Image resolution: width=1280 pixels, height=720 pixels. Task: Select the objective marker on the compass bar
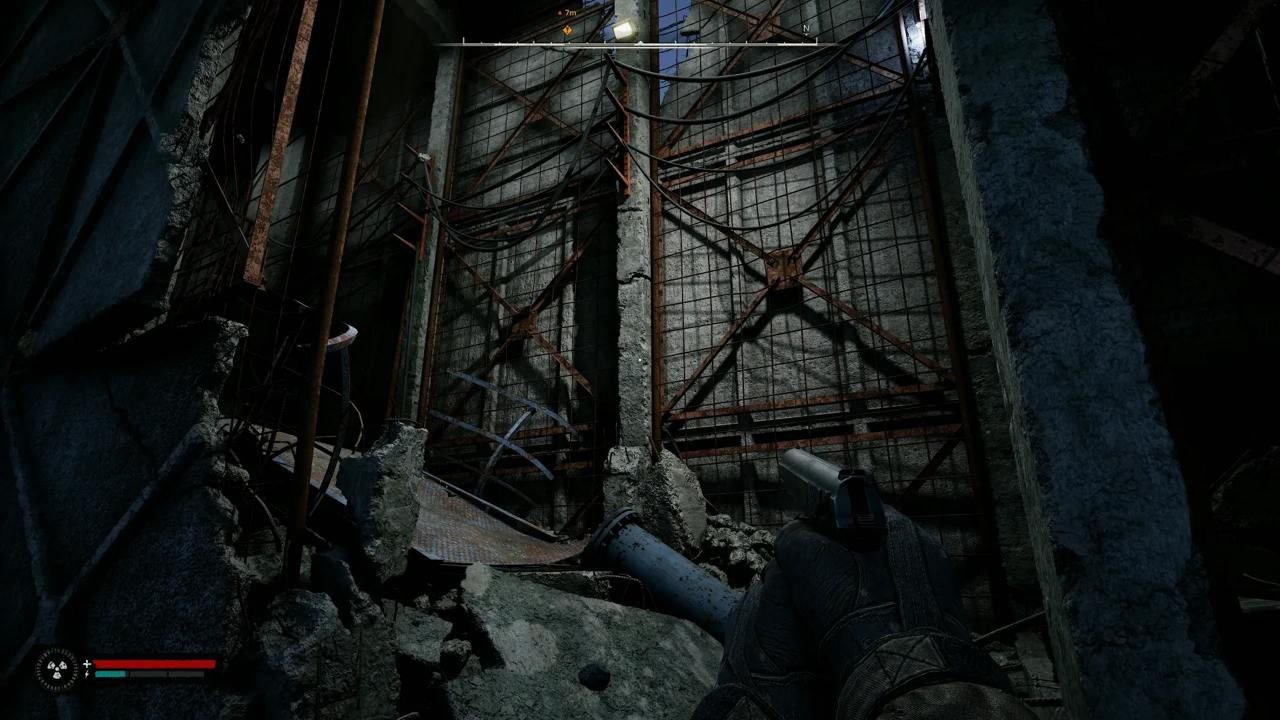[x=567, y=30]
